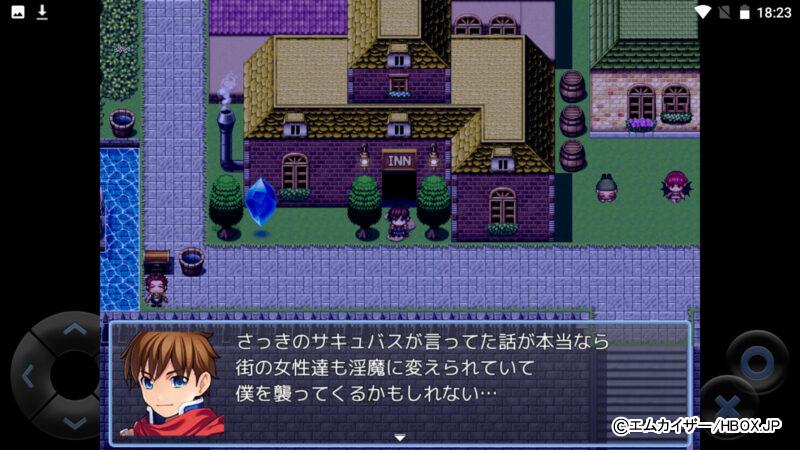The image size is (800, 450).
Task: Click the dialogue continue arrow
Action: point(399,437)
